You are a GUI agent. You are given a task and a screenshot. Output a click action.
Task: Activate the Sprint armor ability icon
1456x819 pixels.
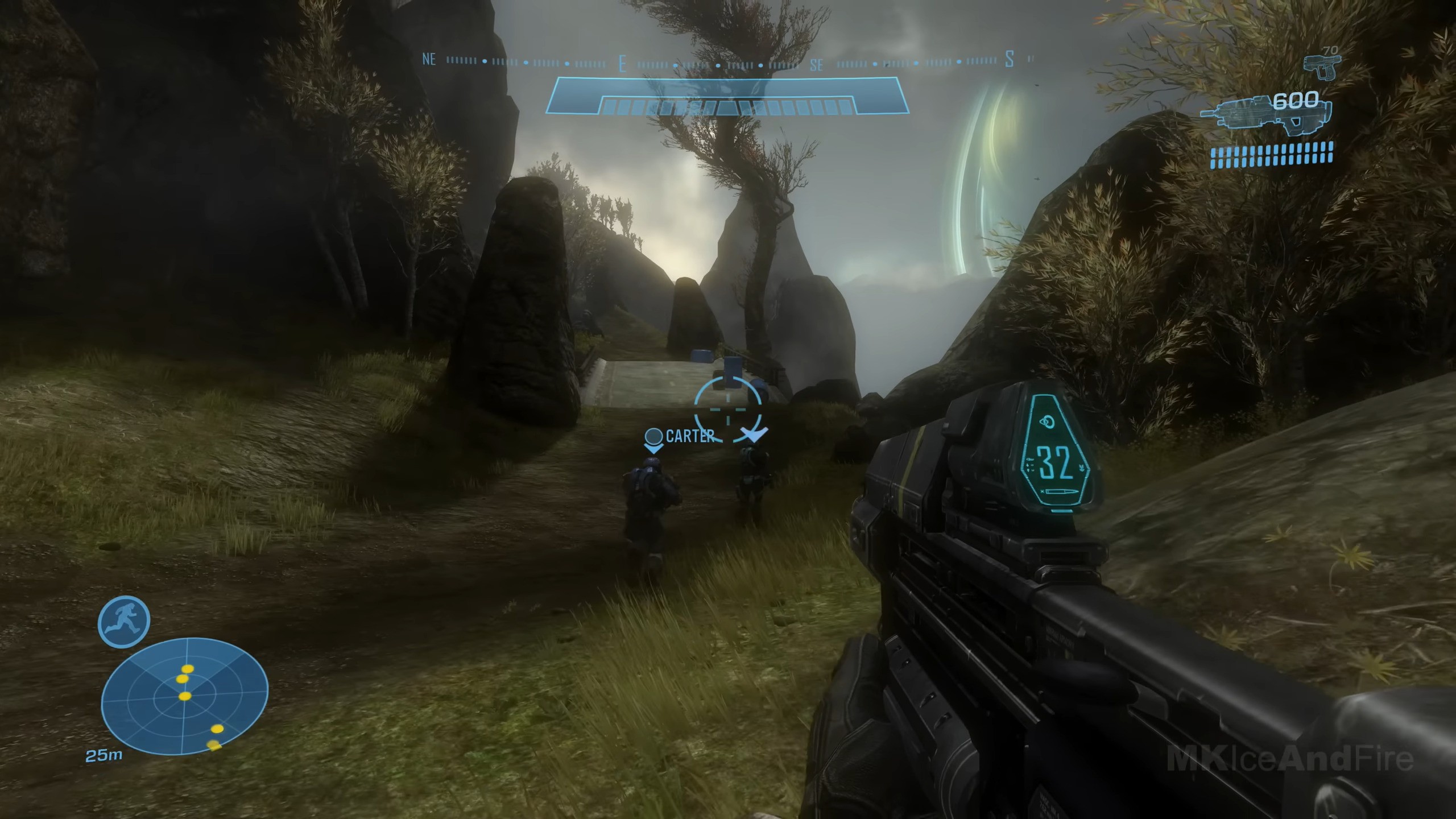coord(124,622)
